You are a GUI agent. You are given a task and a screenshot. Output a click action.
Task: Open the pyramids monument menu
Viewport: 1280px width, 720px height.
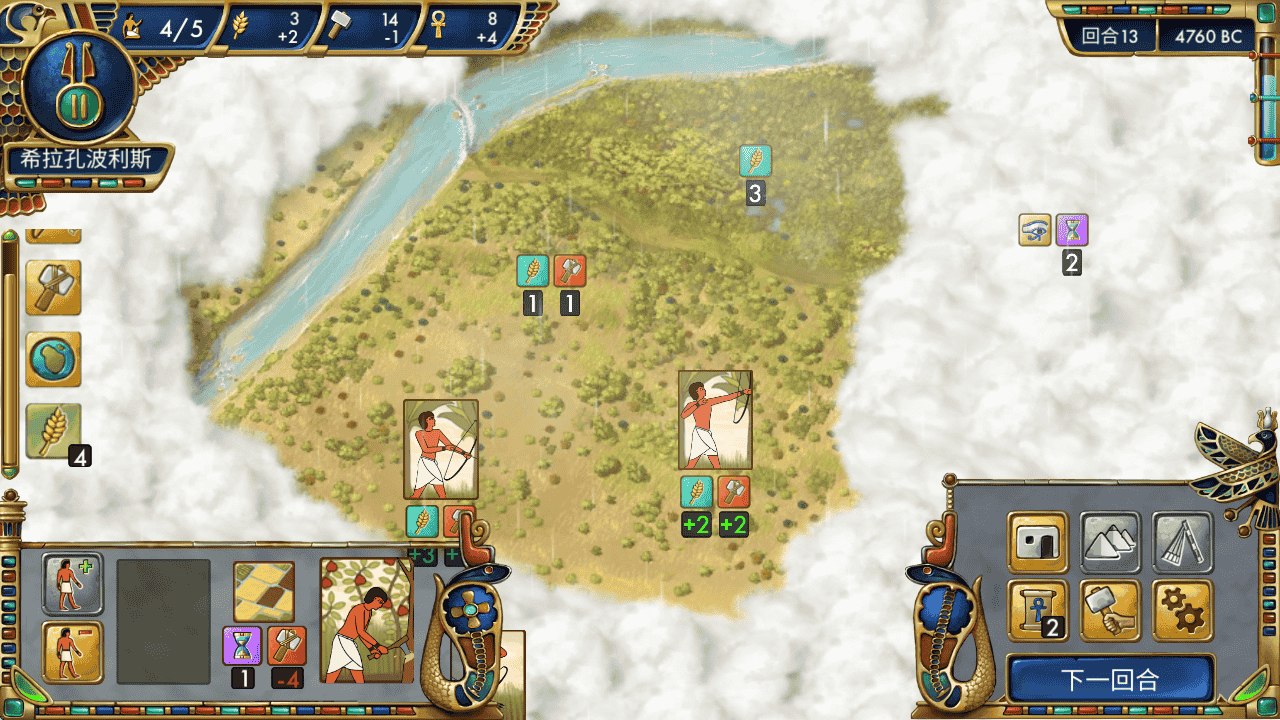click(x=1110, y=541)
